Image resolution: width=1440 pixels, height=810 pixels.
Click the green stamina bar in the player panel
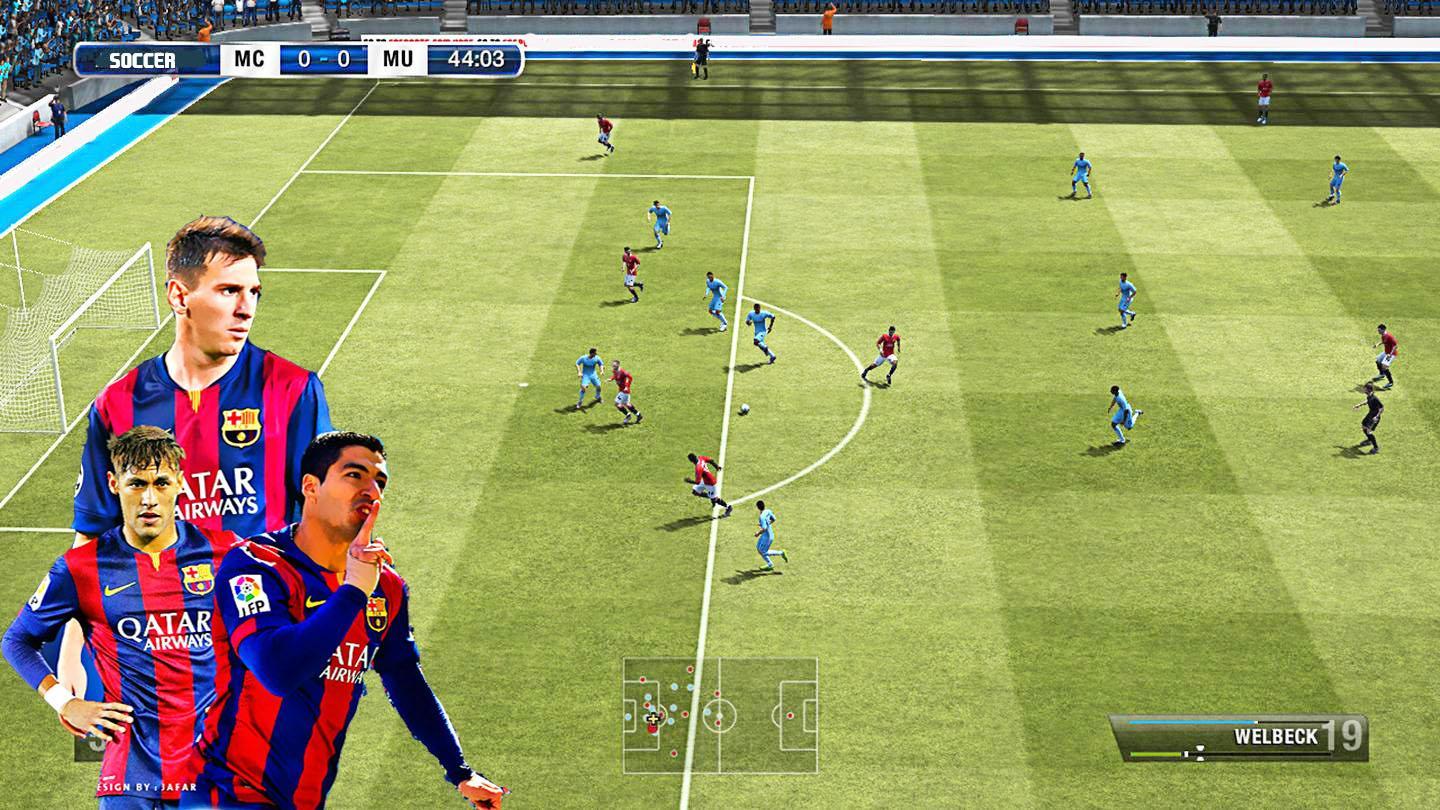1155,753
